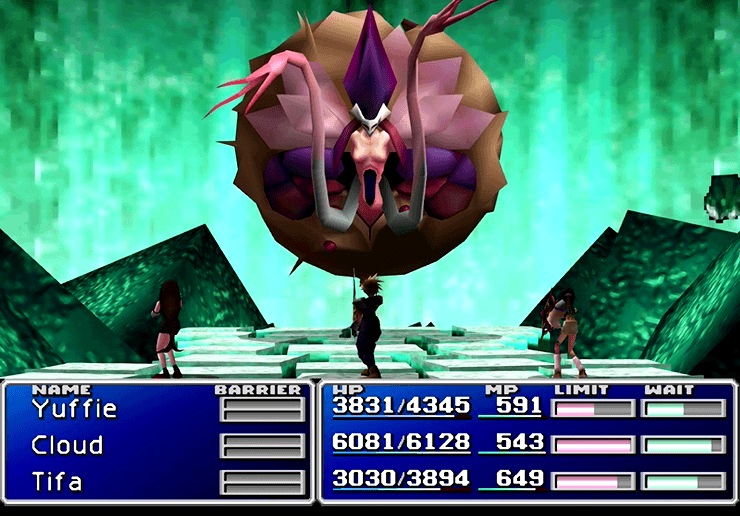Image resolution: width=740 pixels, height=516 pixels.
Task: Select Cloud in the party list
Action: (67, 445)
